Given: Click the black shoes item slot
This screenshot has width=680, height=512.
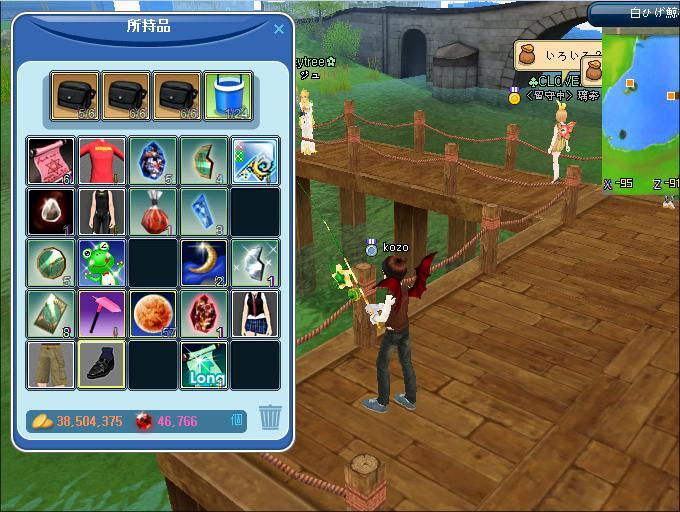Looking at the screenshot, I should click(x=103, y=364).
